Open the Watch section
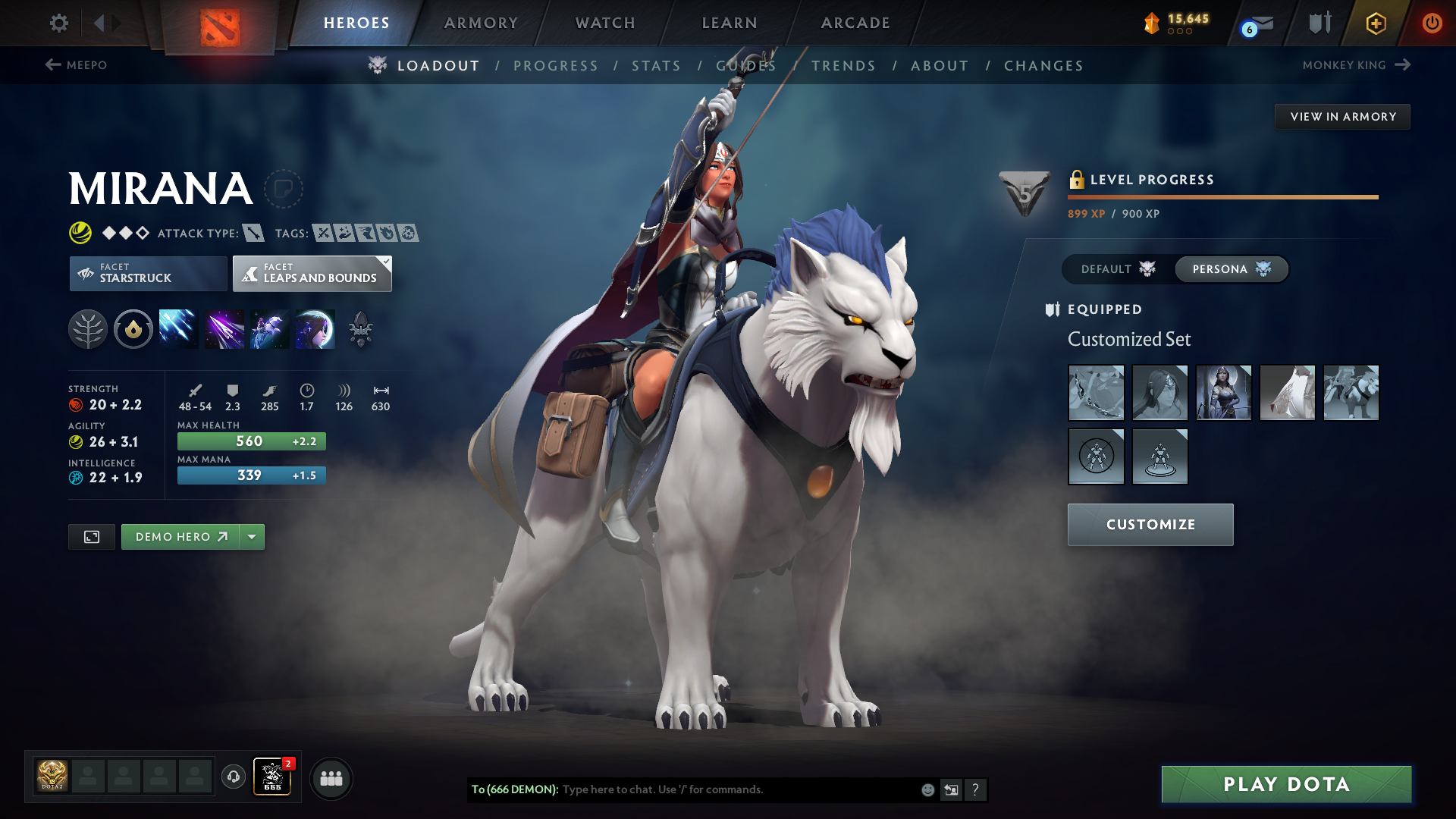 [x=605, y=23]
